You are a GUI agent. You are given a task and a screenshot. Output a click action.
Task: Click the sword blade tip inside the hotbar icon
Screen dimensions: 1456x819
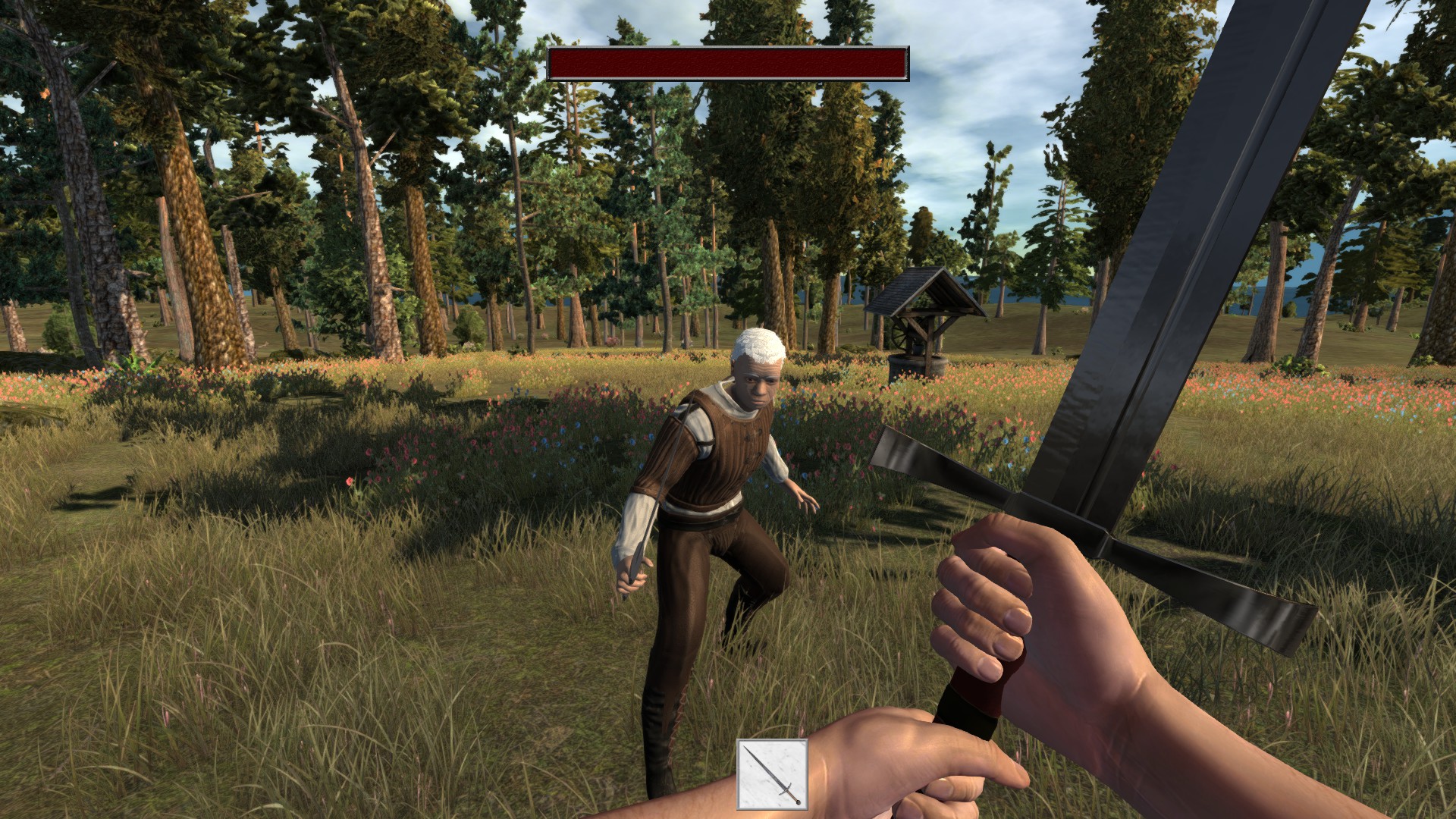[x=744, y=746]
